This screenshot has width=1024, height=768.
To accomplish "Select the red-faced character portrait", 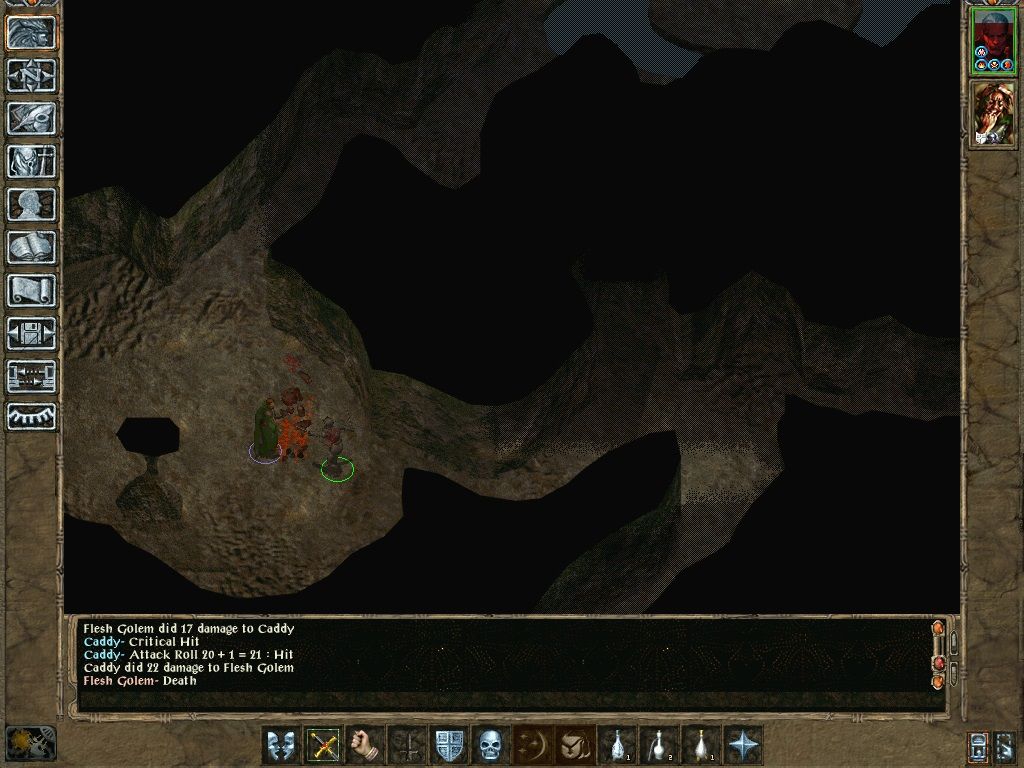I will click(993, 42).
